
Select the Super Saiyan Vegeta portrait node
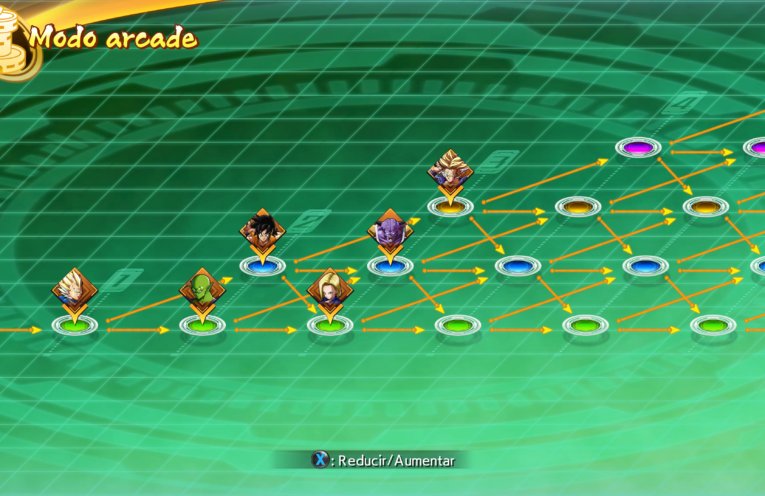[75, 287]
